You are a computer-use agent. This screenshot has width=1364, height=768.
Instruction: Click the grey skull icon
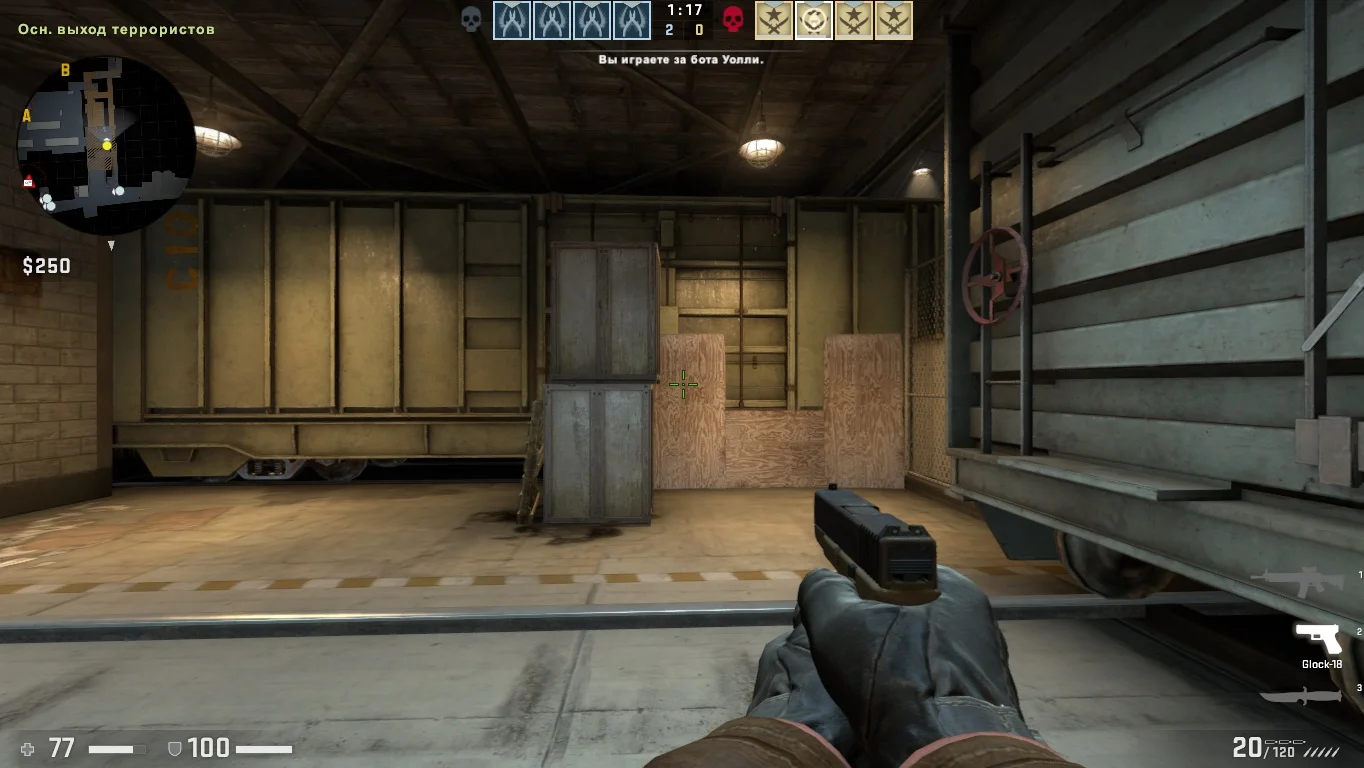[x=471, y=20]
